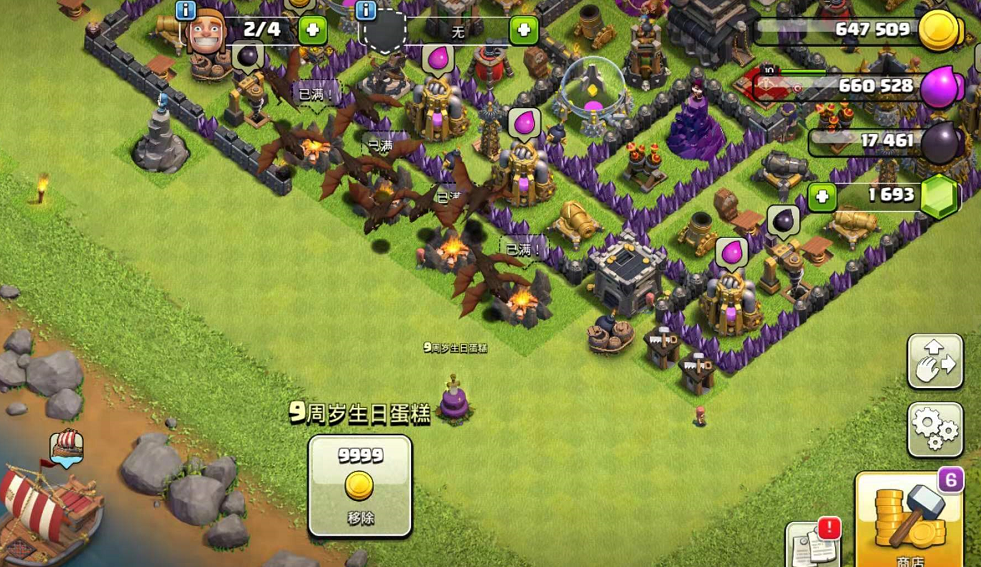This screenshot has height=567, width=981.
Task: Show shield info with the blue i
Action: click(366, 10)
